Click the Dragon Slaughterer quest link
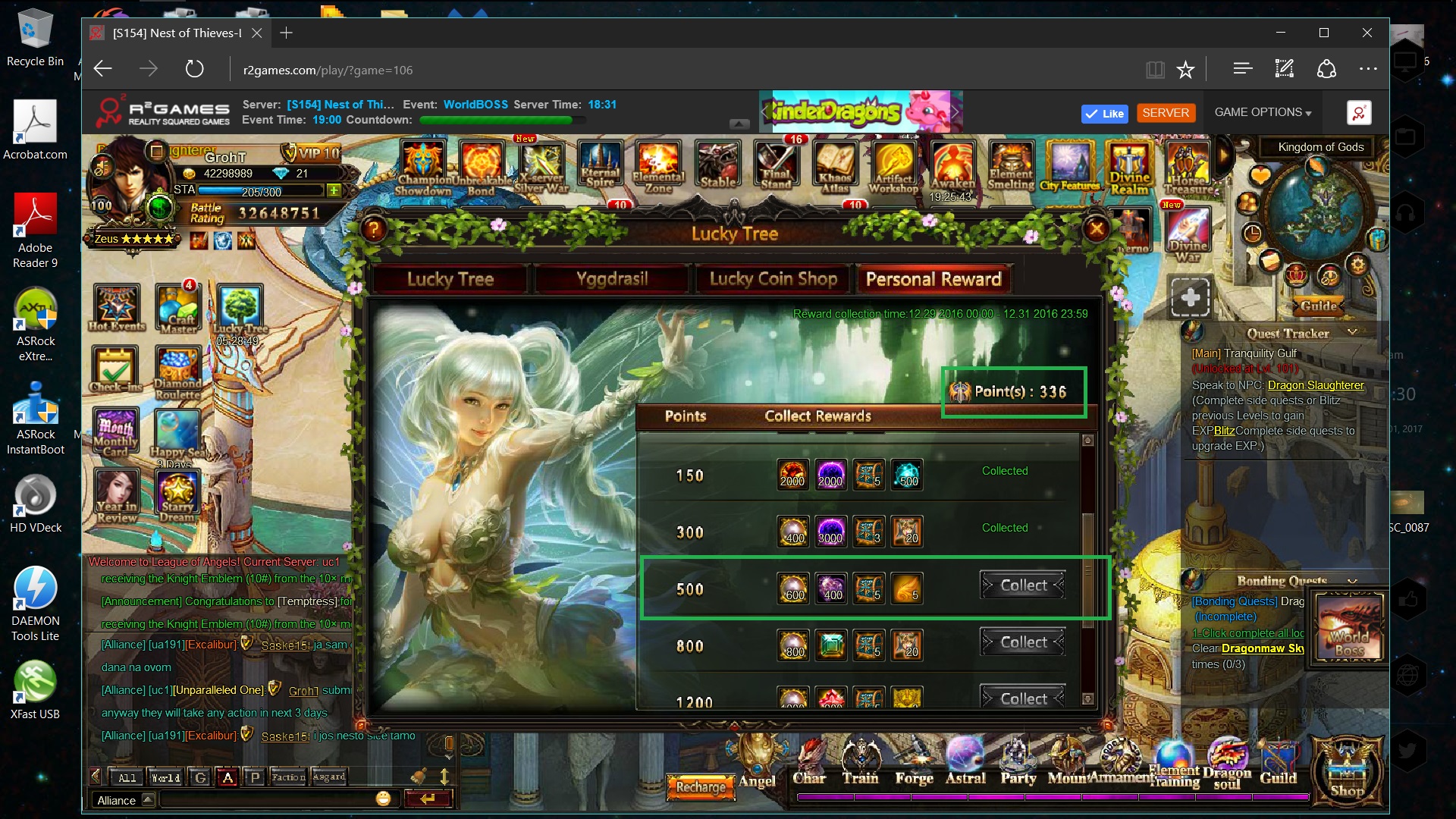The image size is (1456, 819). pos(1316,385)
